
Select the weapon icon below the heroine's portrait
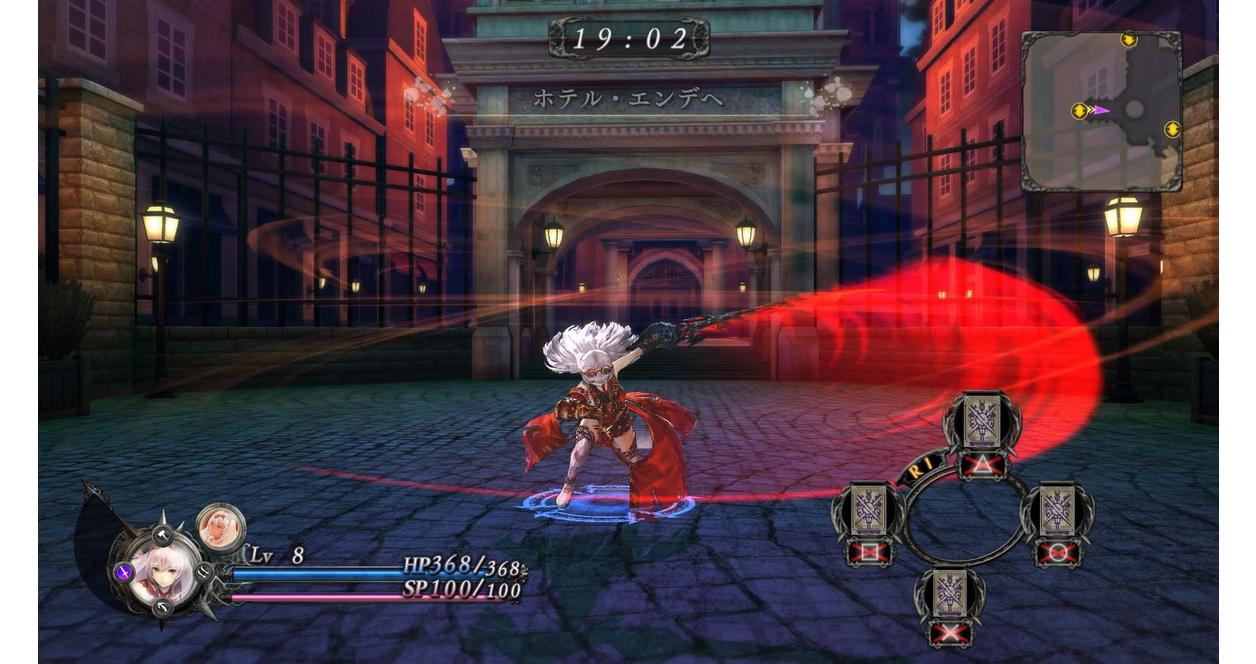[163, 608]
